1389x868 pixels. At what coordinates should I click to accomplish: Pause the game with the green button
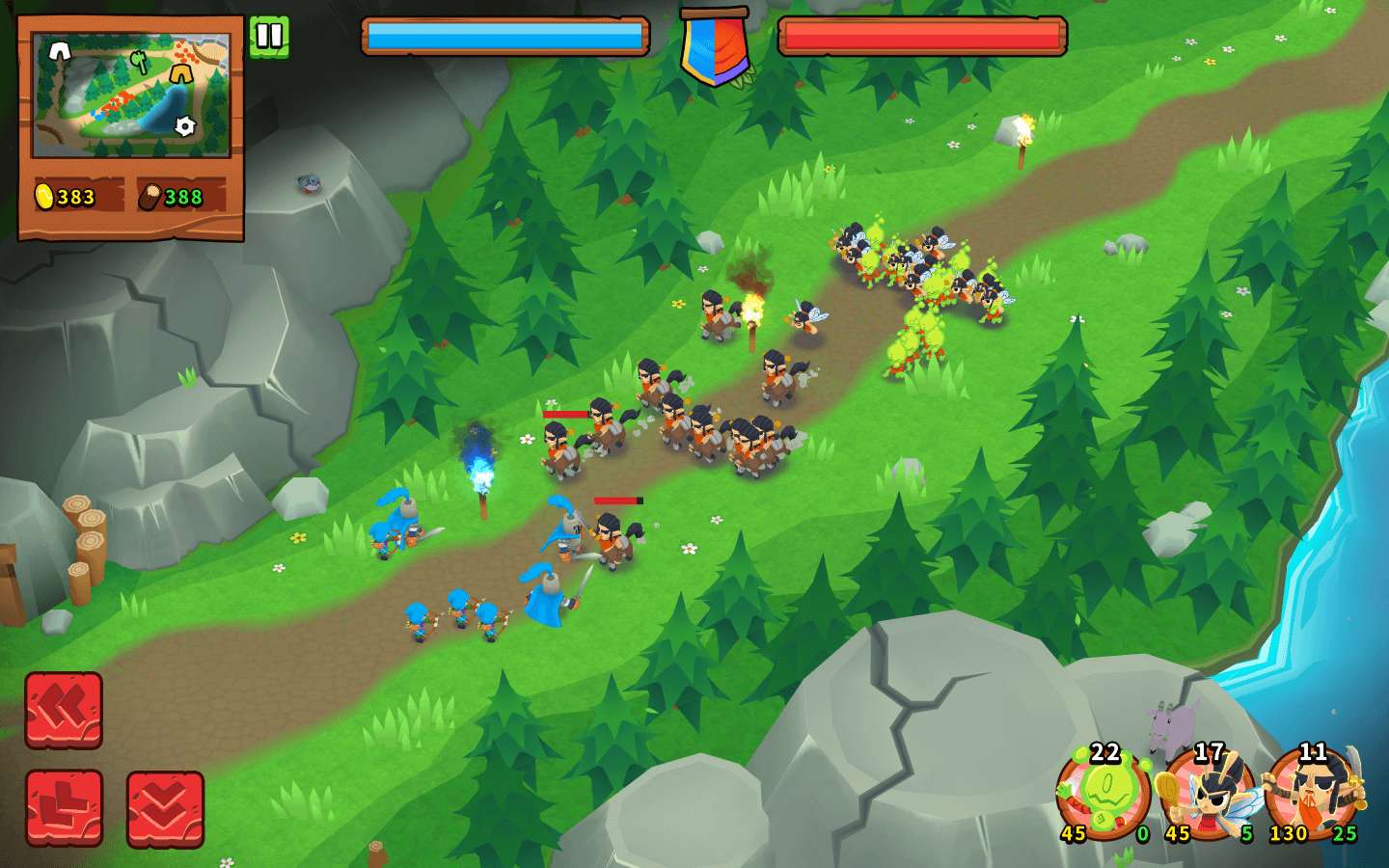click(x=269, y=37)
